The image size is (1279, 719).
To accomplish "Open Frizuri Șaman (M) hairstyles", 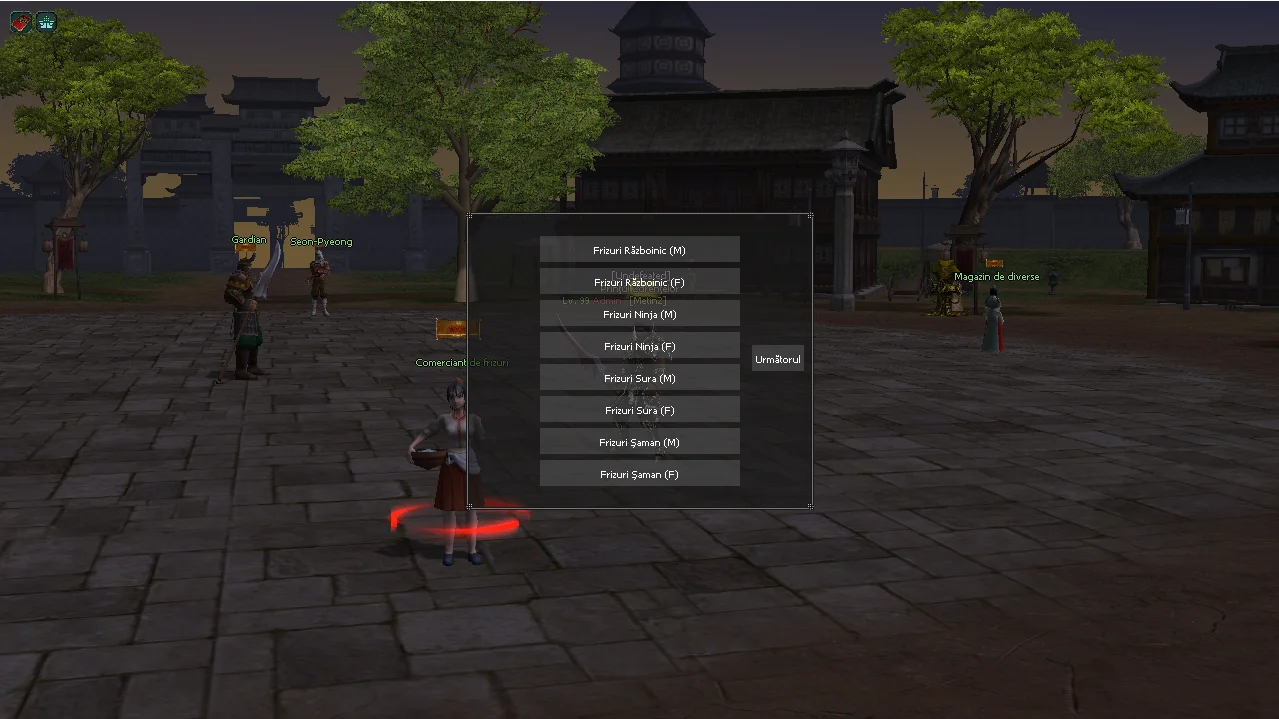I will 639,442.
